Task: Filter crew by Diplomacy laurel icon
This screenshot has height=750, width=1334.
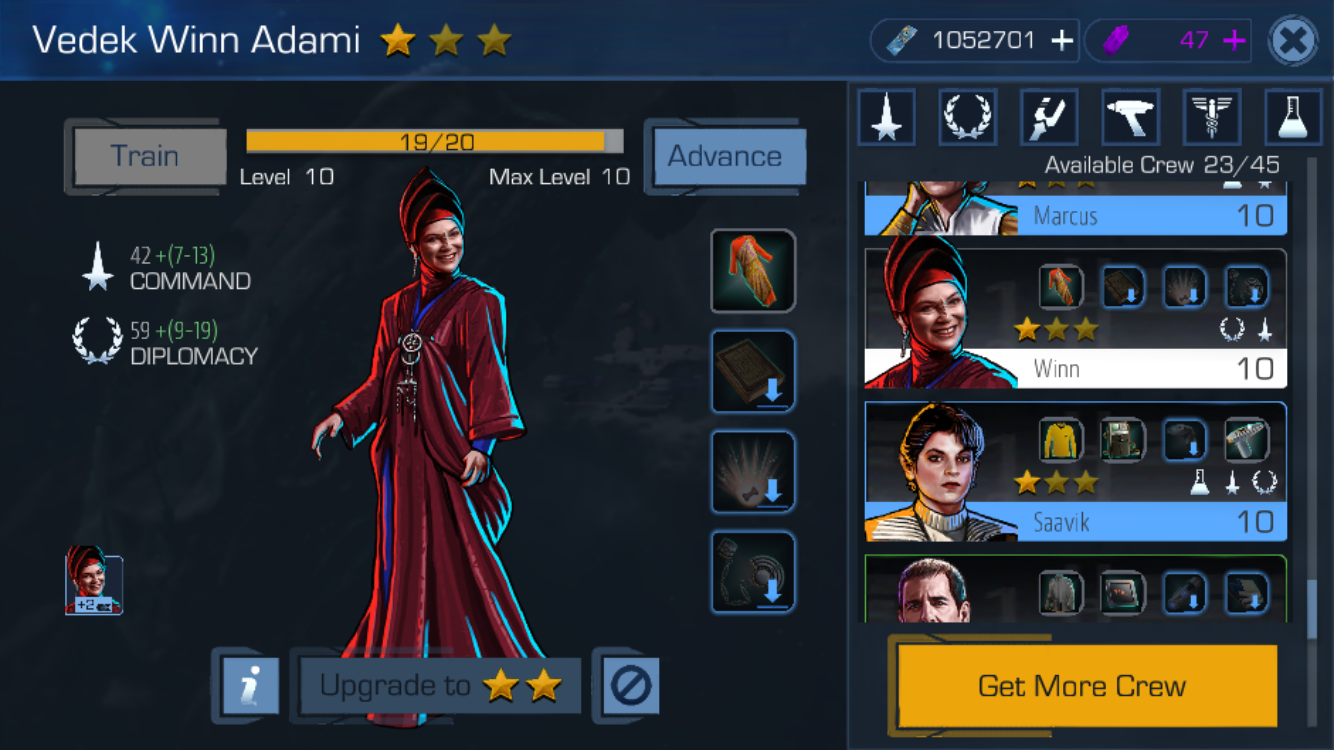Action: 968,117
